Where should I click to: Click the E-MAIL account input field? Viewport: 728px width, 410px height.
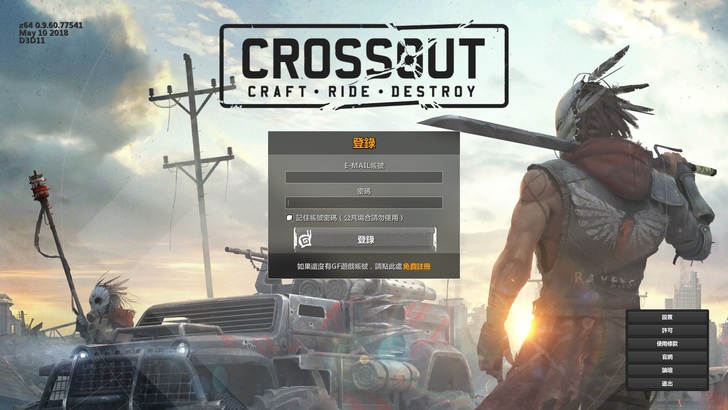(364, 177)
